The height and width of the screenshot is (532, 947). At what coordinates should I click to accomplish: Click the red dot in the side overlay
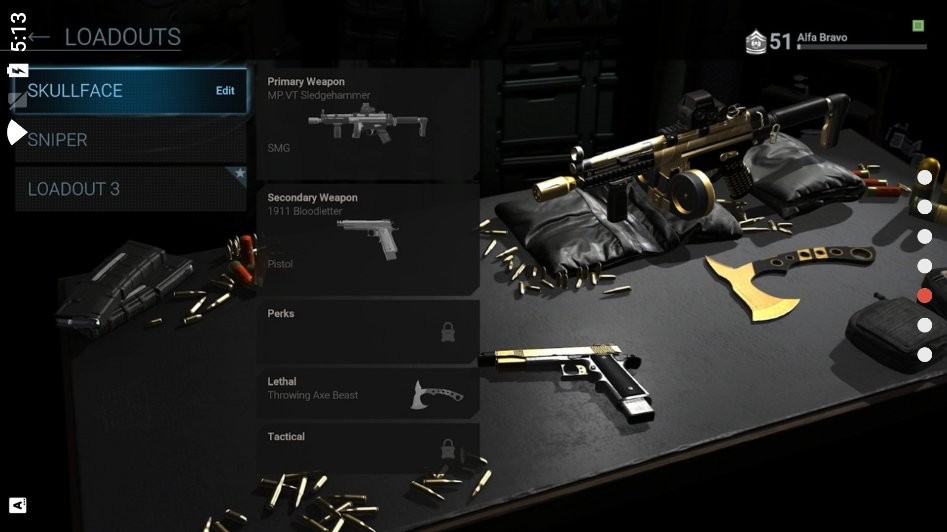tap(925, 296)
